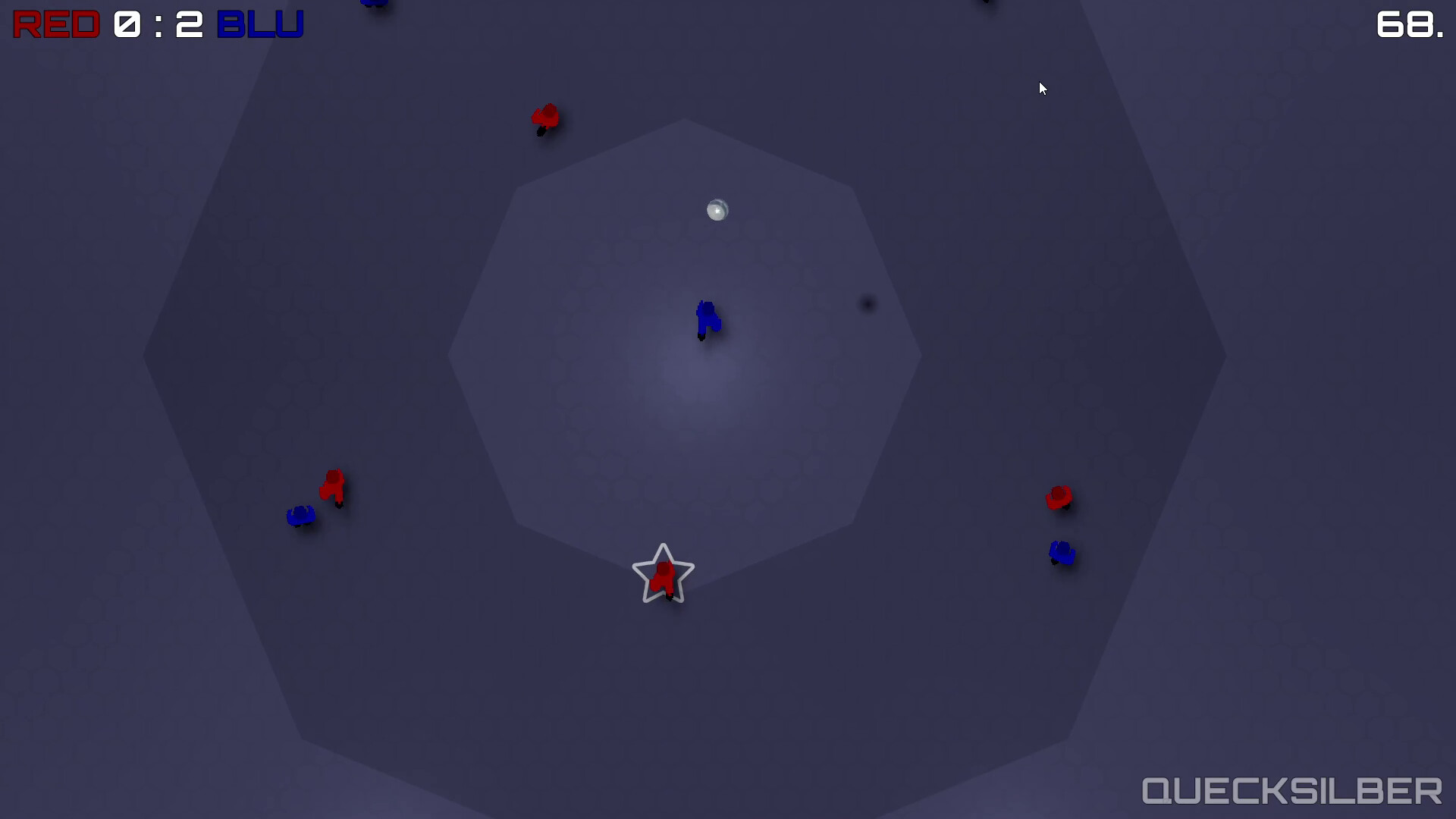The height and width of the screenshot is (819, 1456).
Task: Click the blue player at the bottom left
Action: (300, 515)
